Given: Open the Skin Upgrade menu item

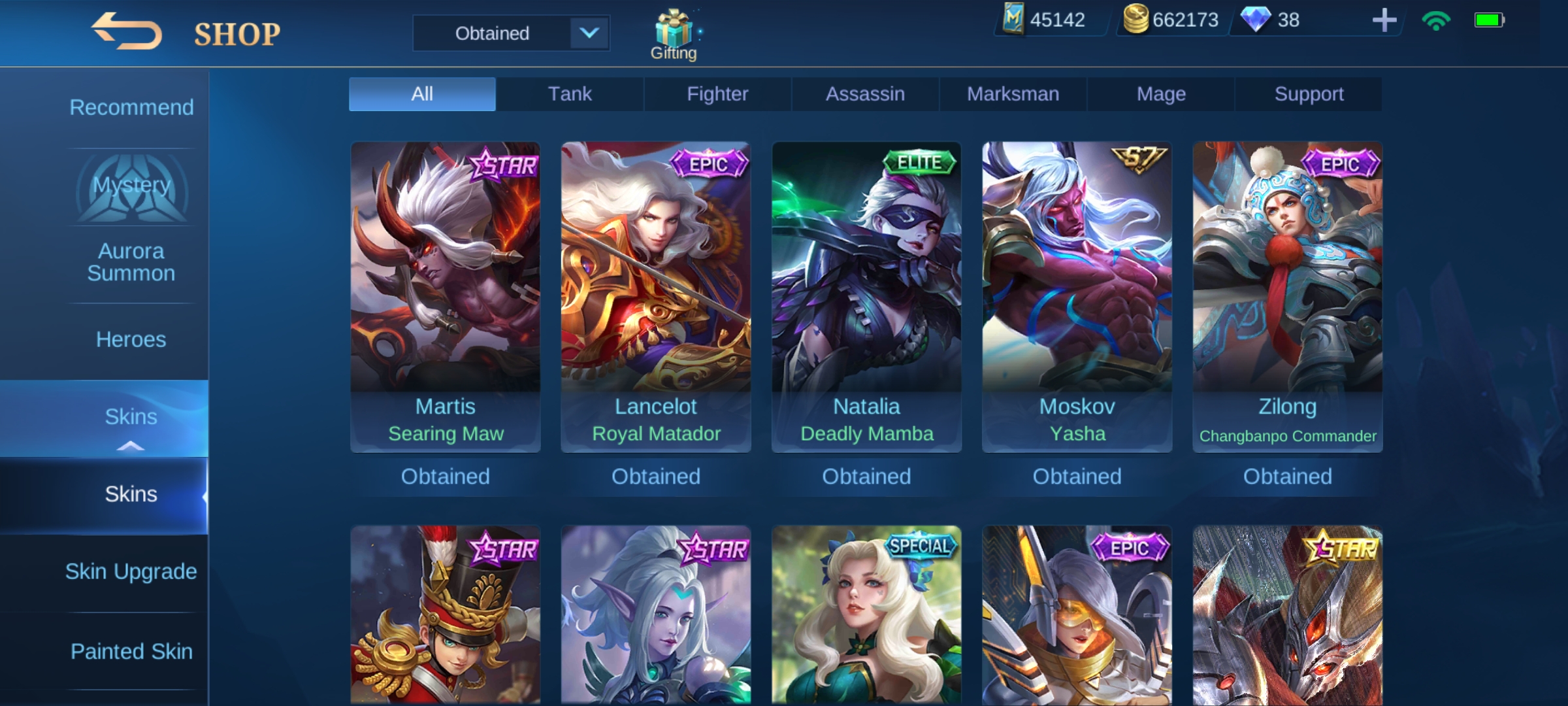Looking at the screenshot, I should [x=131, y=571].
